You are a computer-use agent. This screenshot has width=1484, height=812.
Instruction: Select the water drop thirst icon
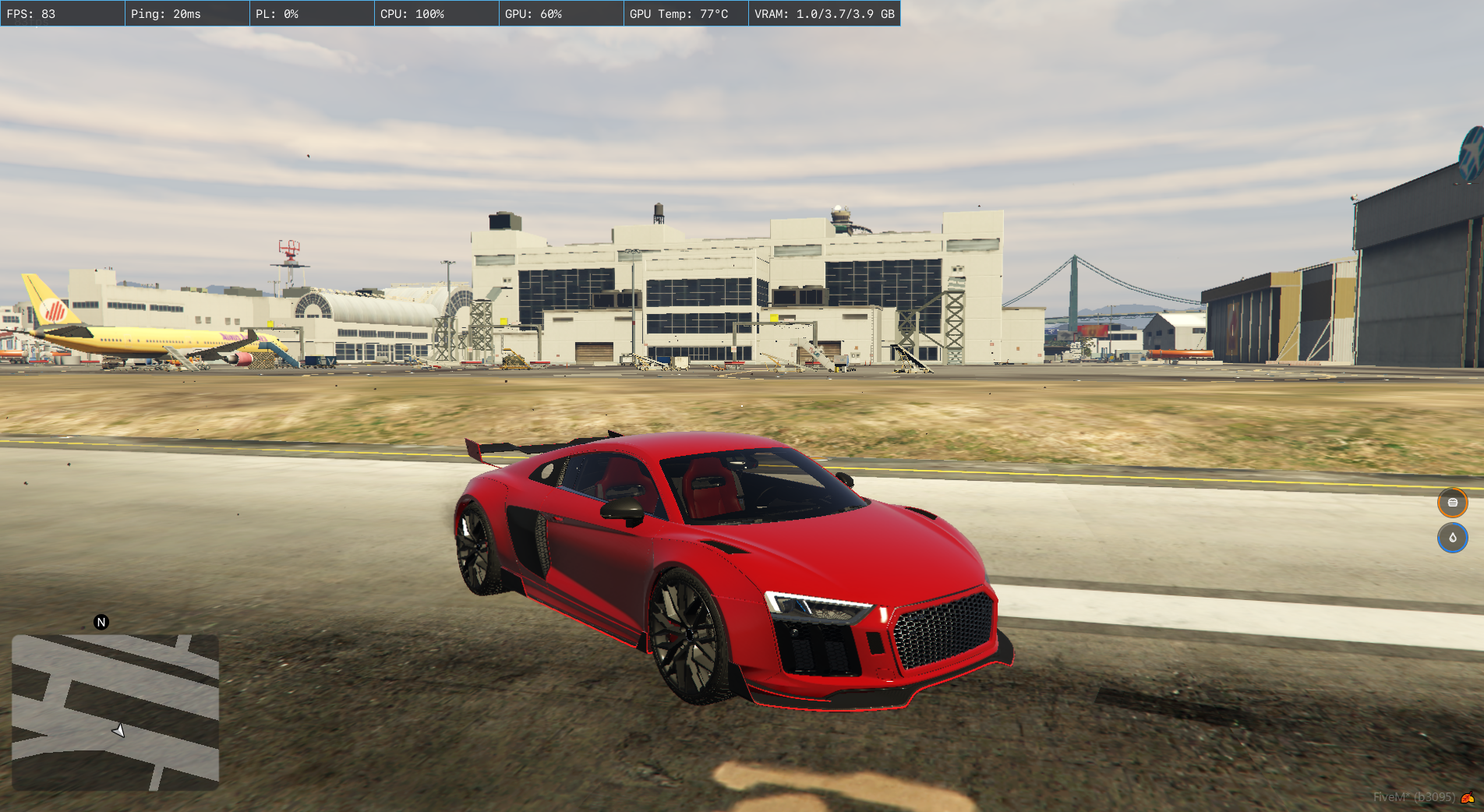[1452, 538]
